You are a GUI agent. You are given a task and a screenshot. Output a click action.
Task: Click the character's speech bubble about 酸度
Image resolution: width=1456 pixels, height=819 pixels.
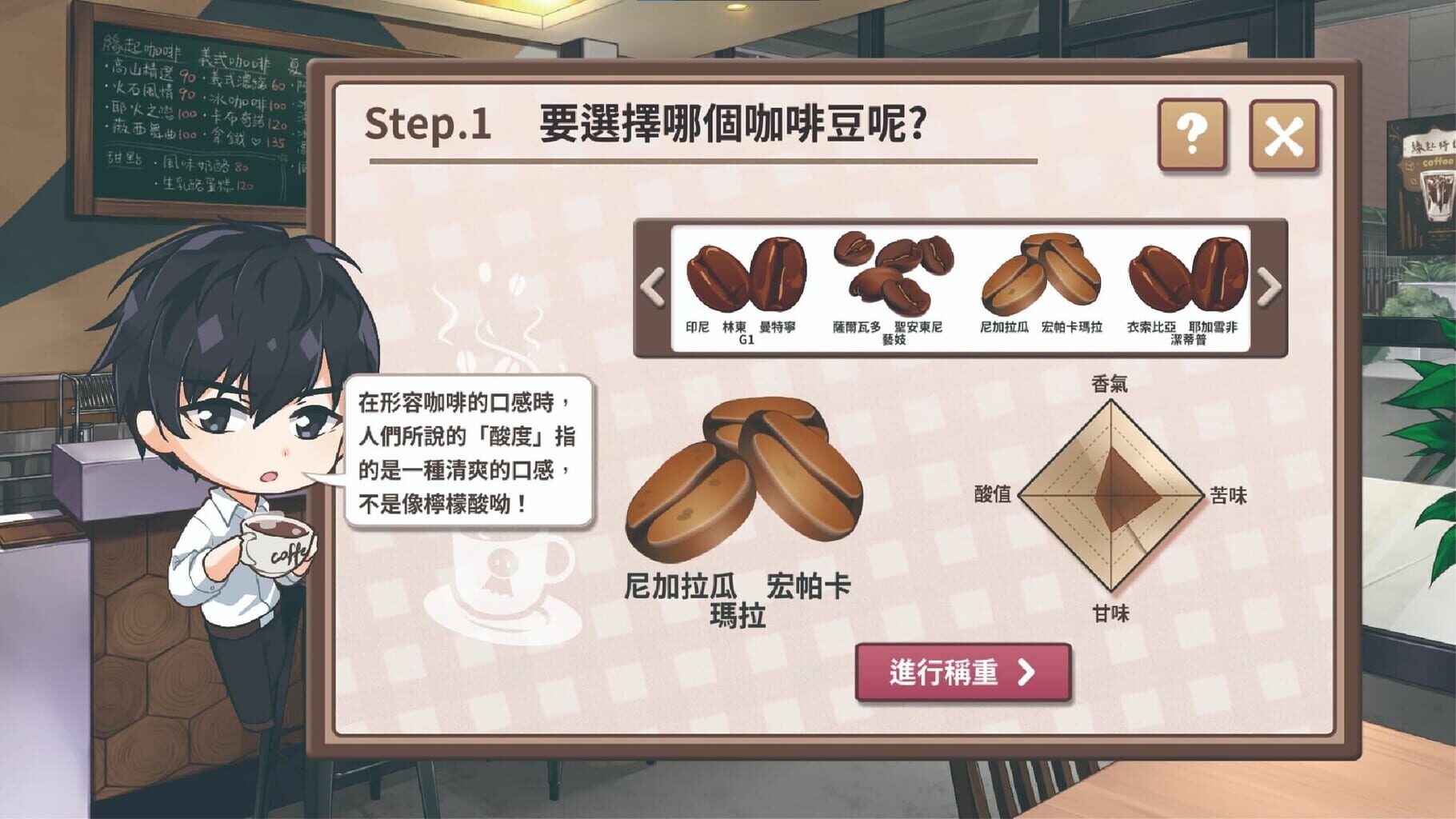pyautogui.click(x=468, y=452)
